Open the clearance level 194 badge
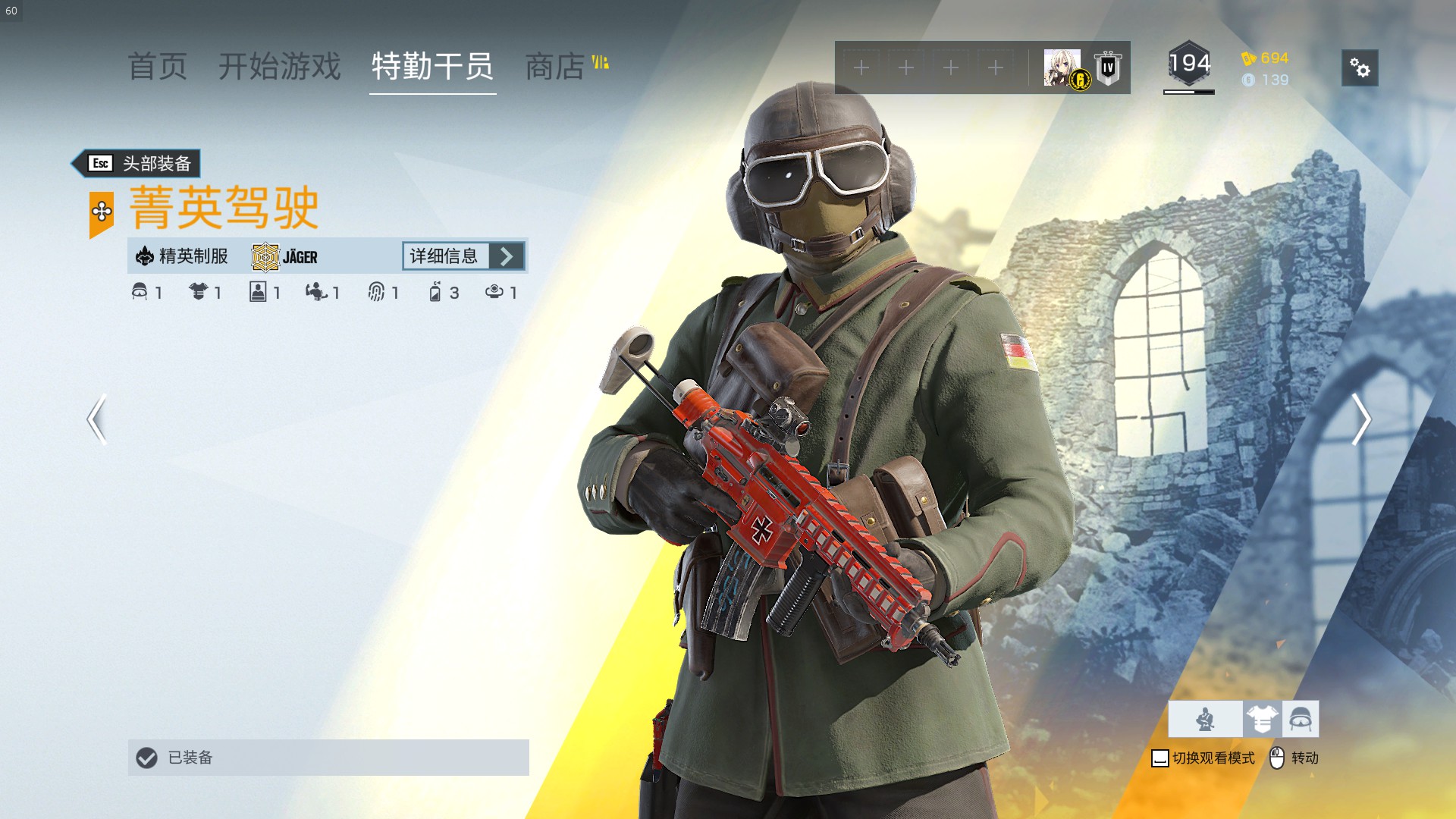Viewport: 1456px width, 819px height. click(x=1189, y=65)
